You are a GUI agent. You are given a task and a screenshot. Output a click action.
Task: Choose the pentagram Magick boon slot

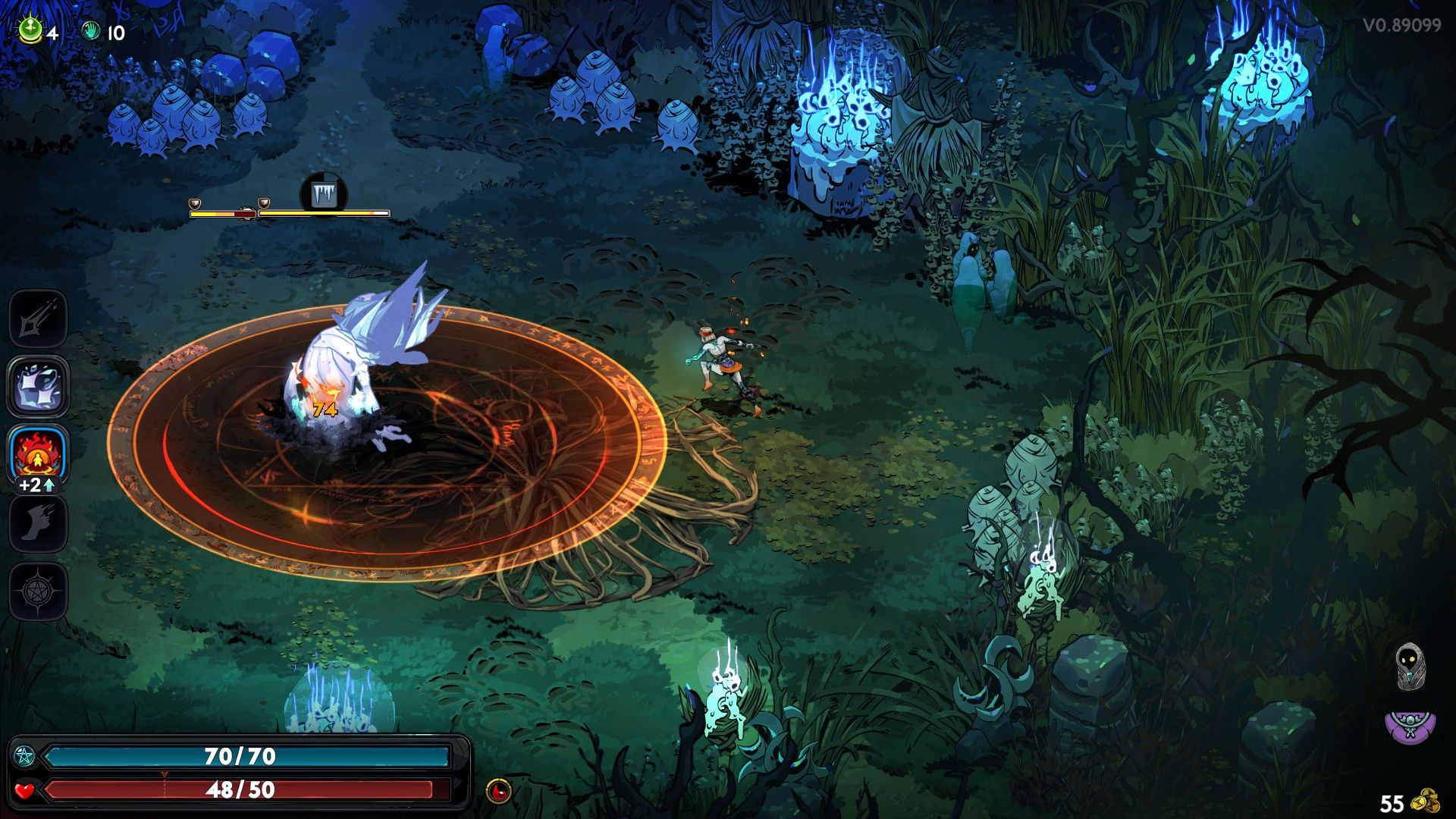point(38,591)
